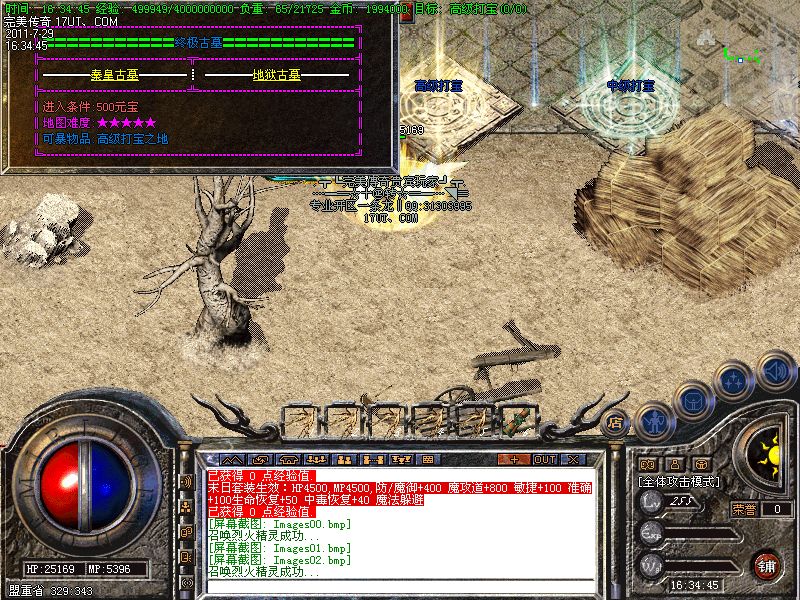Click the sound-wave channel icon beside chat
800x600 pixels.
(x=186, y=482)
